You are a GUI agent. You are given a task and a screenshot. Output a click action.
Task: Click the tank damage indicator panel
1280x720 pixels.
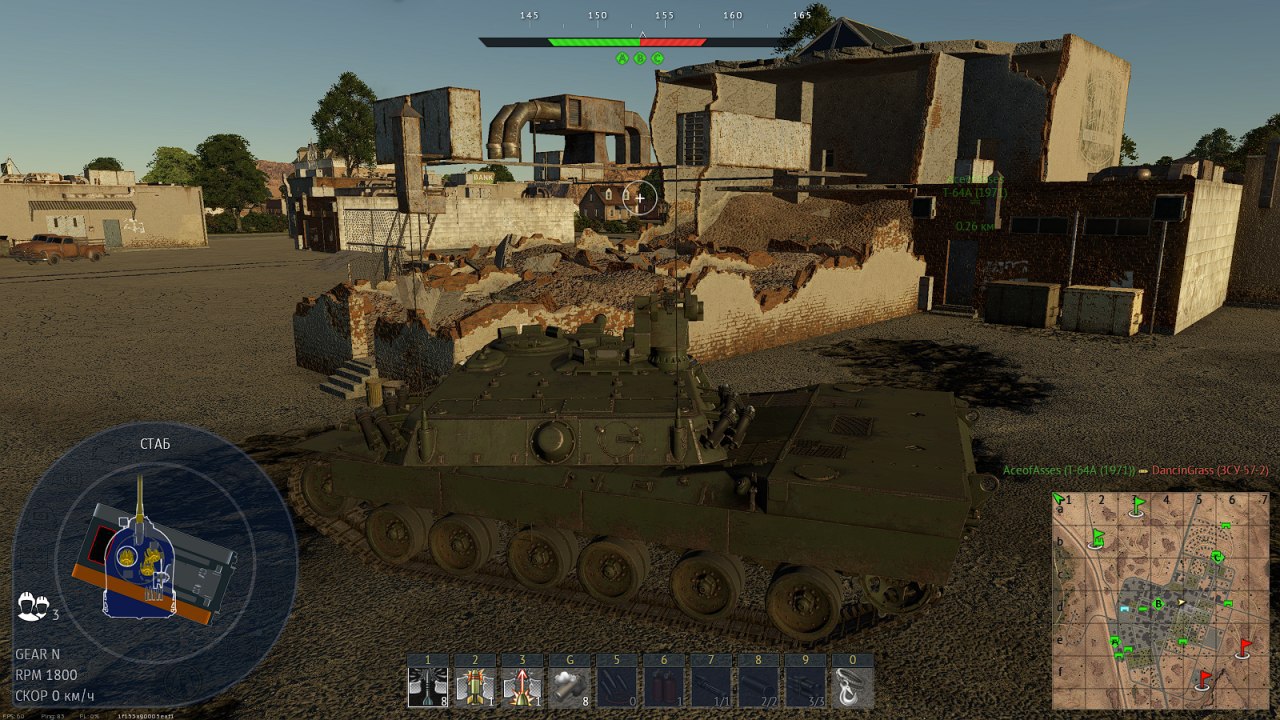(155, 565)
